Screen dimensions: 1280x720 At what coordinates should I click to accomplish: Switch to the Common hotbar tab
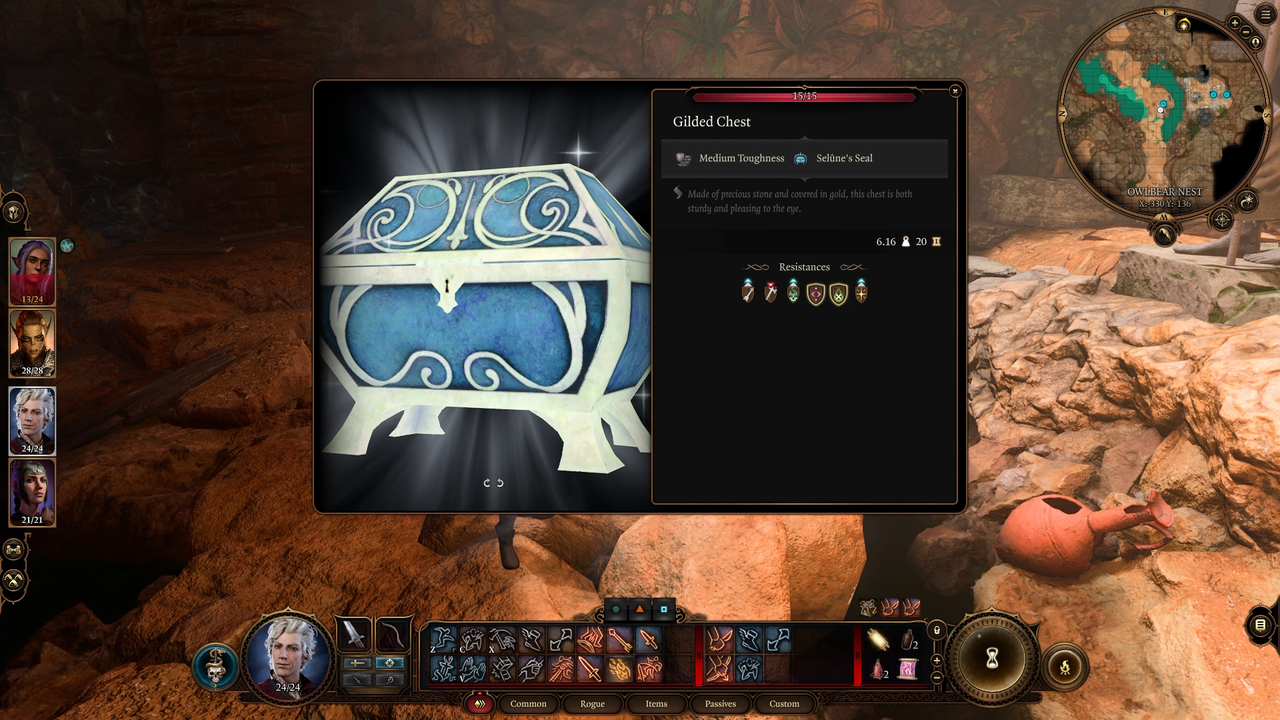(528, 704)
